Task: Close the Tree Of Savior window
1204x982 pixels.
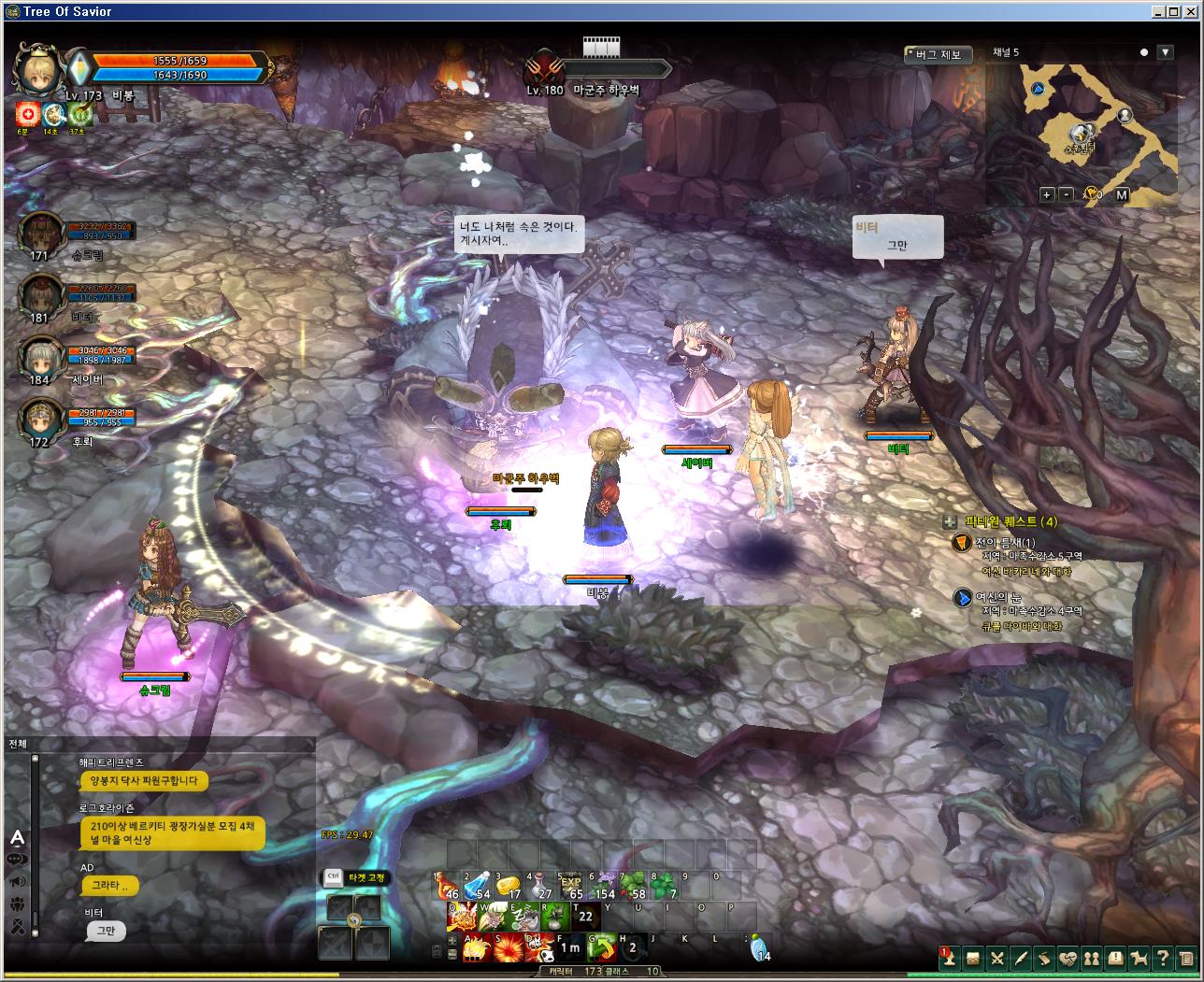Action: click(x=1194, y=11)
